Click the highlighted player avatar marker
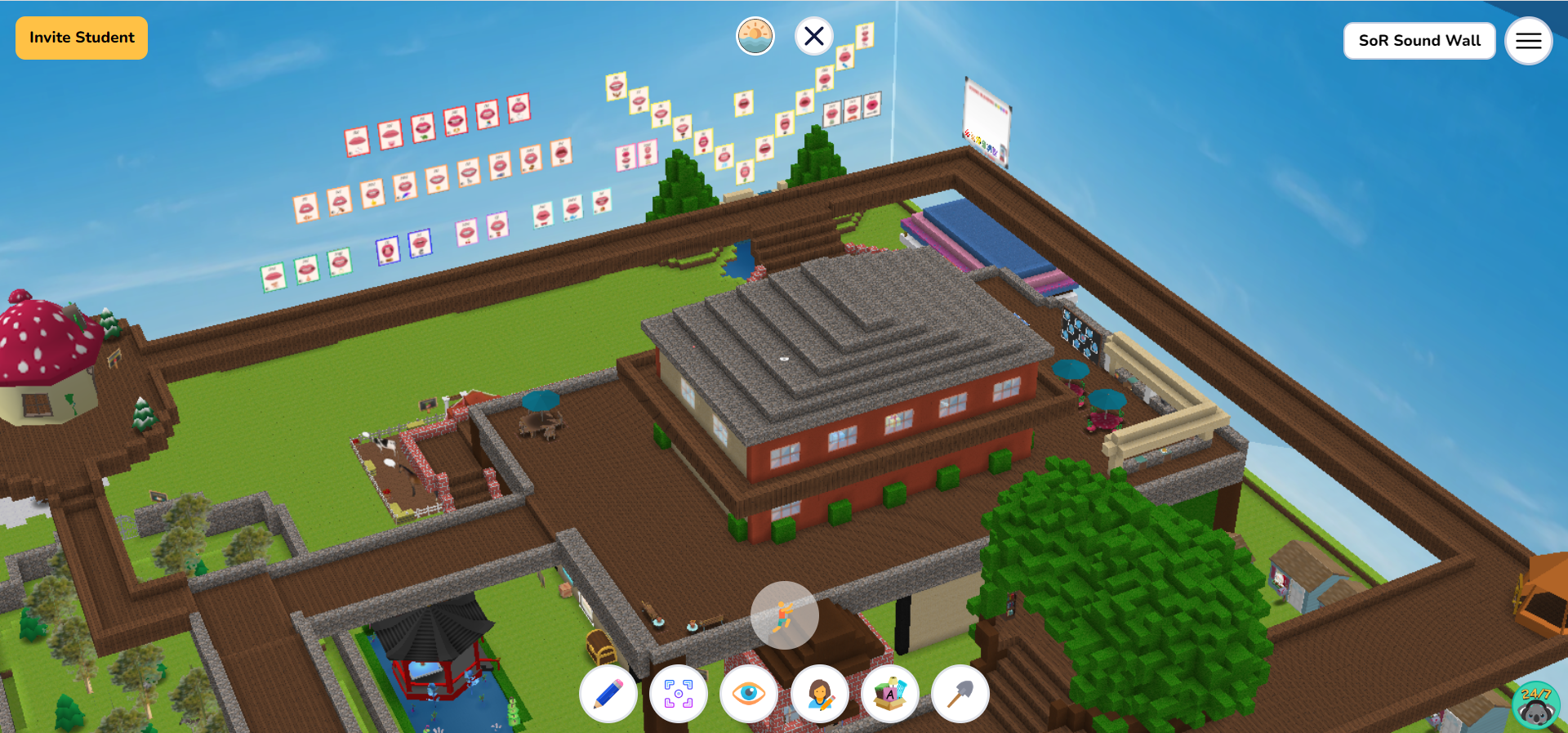 pos(784,615)
